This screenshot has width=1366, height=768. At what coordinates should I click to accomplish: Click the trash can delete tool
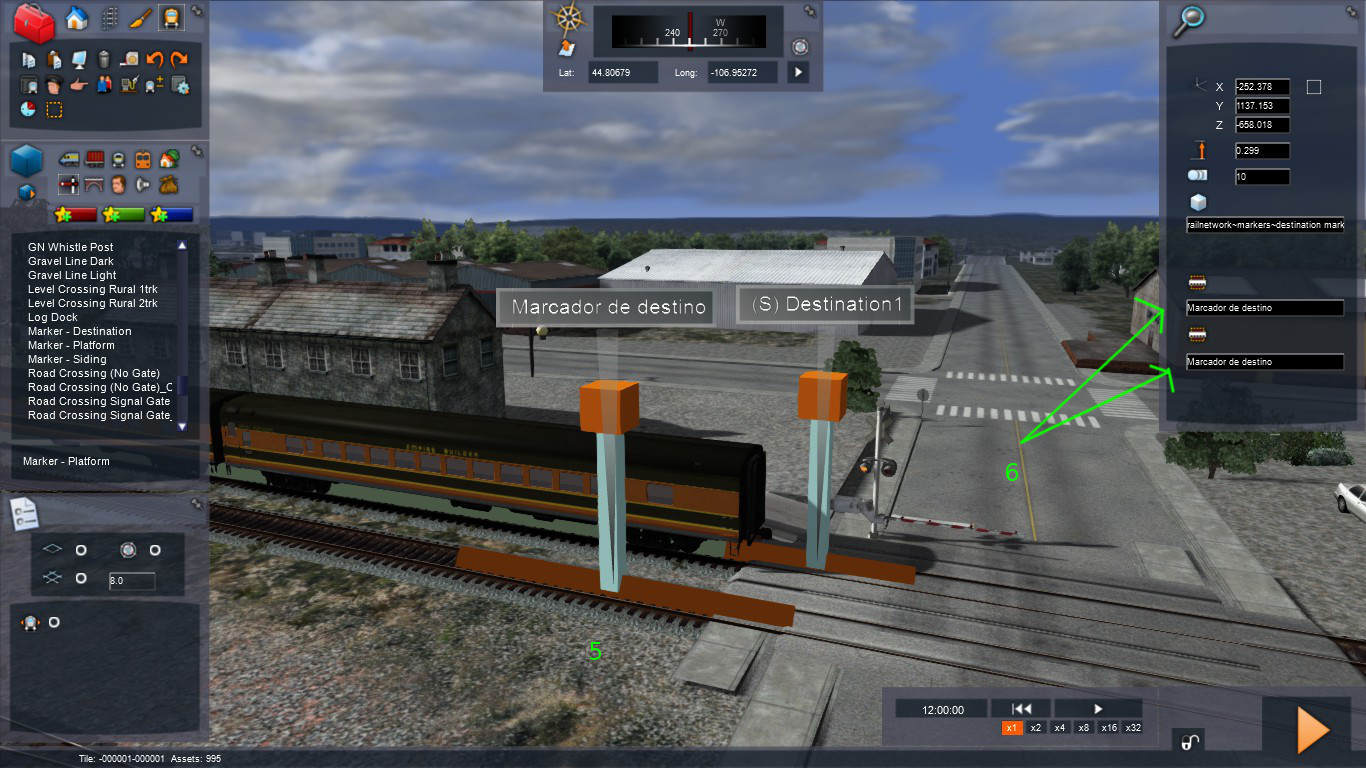(103, 60)
